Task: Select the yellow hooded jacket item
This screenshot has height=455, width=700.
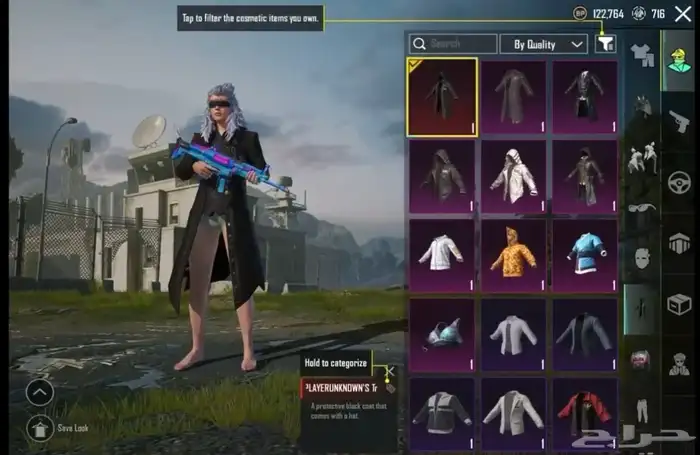Action: (513, 255)
